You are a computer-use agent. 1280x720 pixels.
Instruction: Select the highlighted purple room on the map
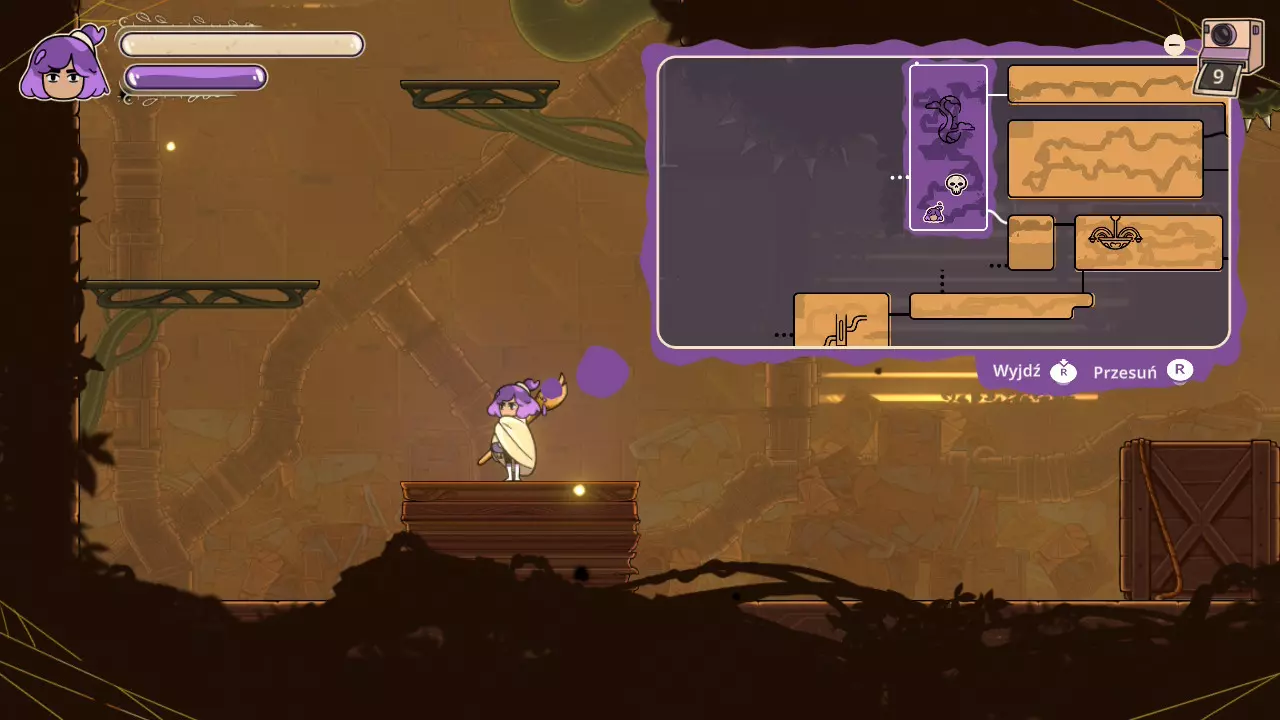pyautogui.click(x=948, y=148)
